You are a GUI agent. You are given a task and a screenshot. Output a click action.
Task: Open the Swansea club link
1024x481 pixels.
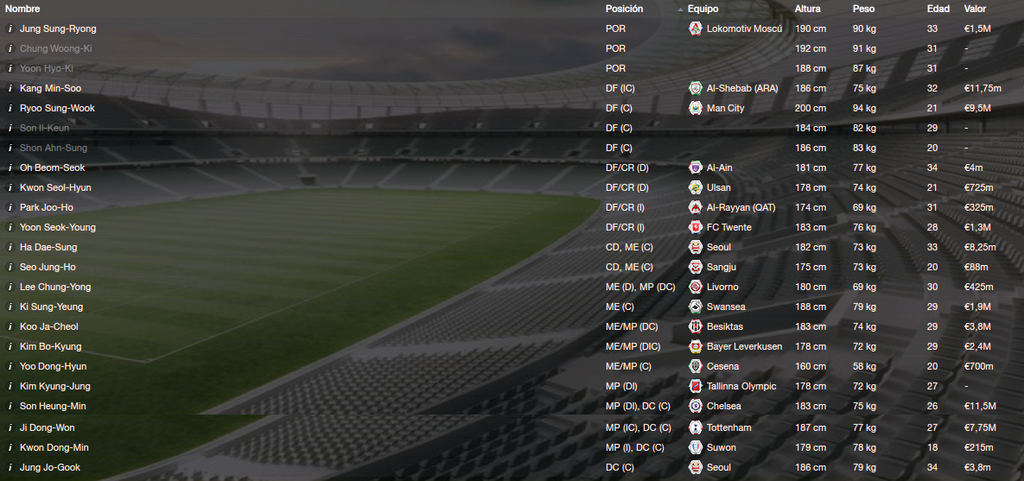click(726, 307)
